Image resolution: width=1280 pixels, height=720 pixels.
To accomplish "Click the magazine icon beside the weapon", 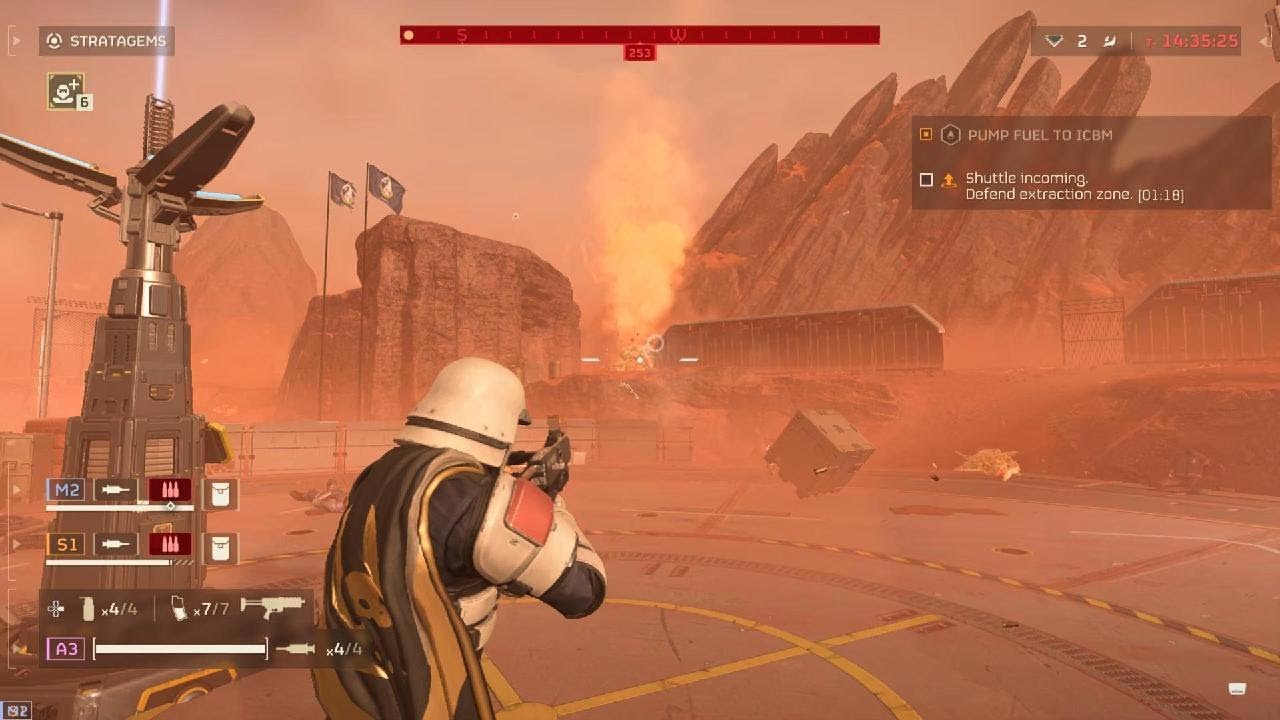I will [x=180, y=607].
